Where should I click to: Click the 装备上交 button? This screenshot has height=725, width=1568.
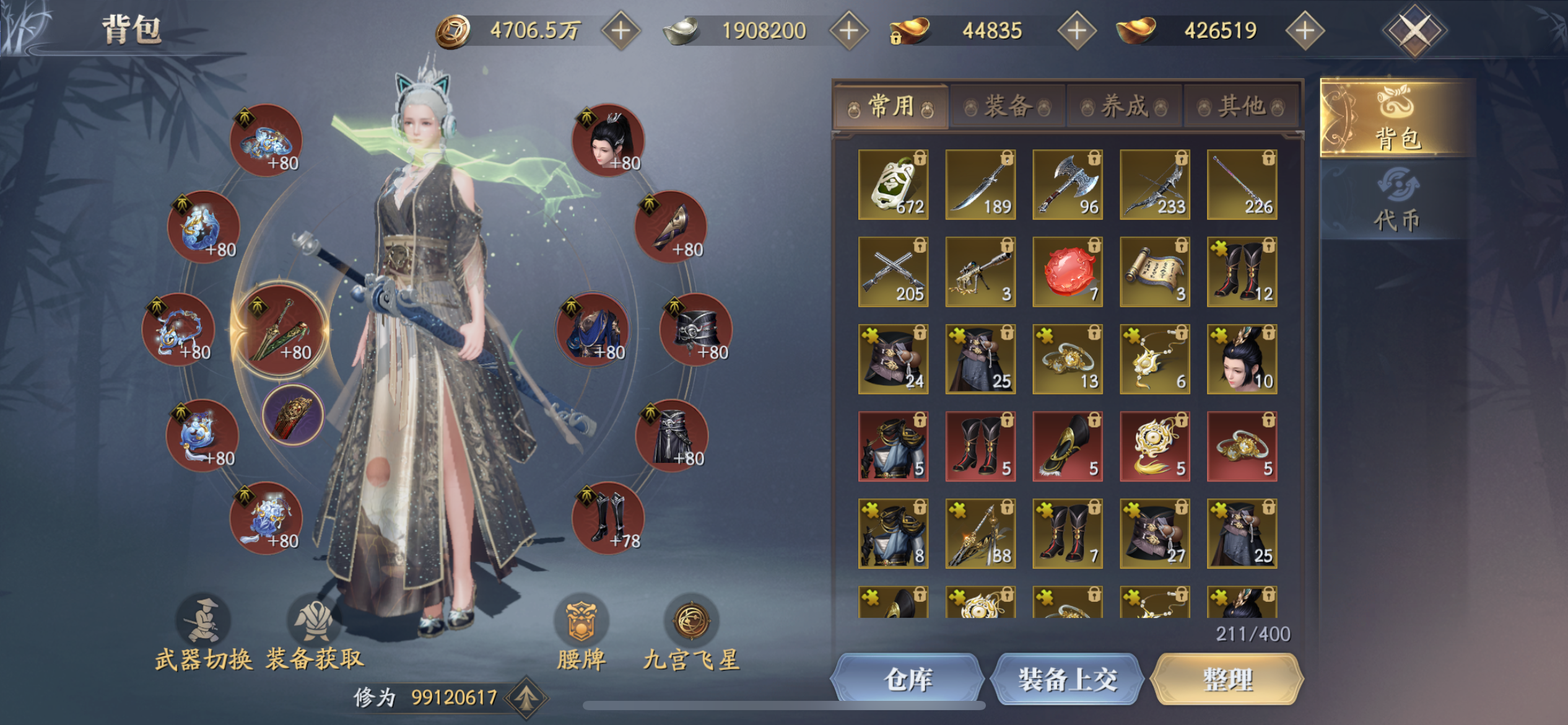(x=1068, y=680)
